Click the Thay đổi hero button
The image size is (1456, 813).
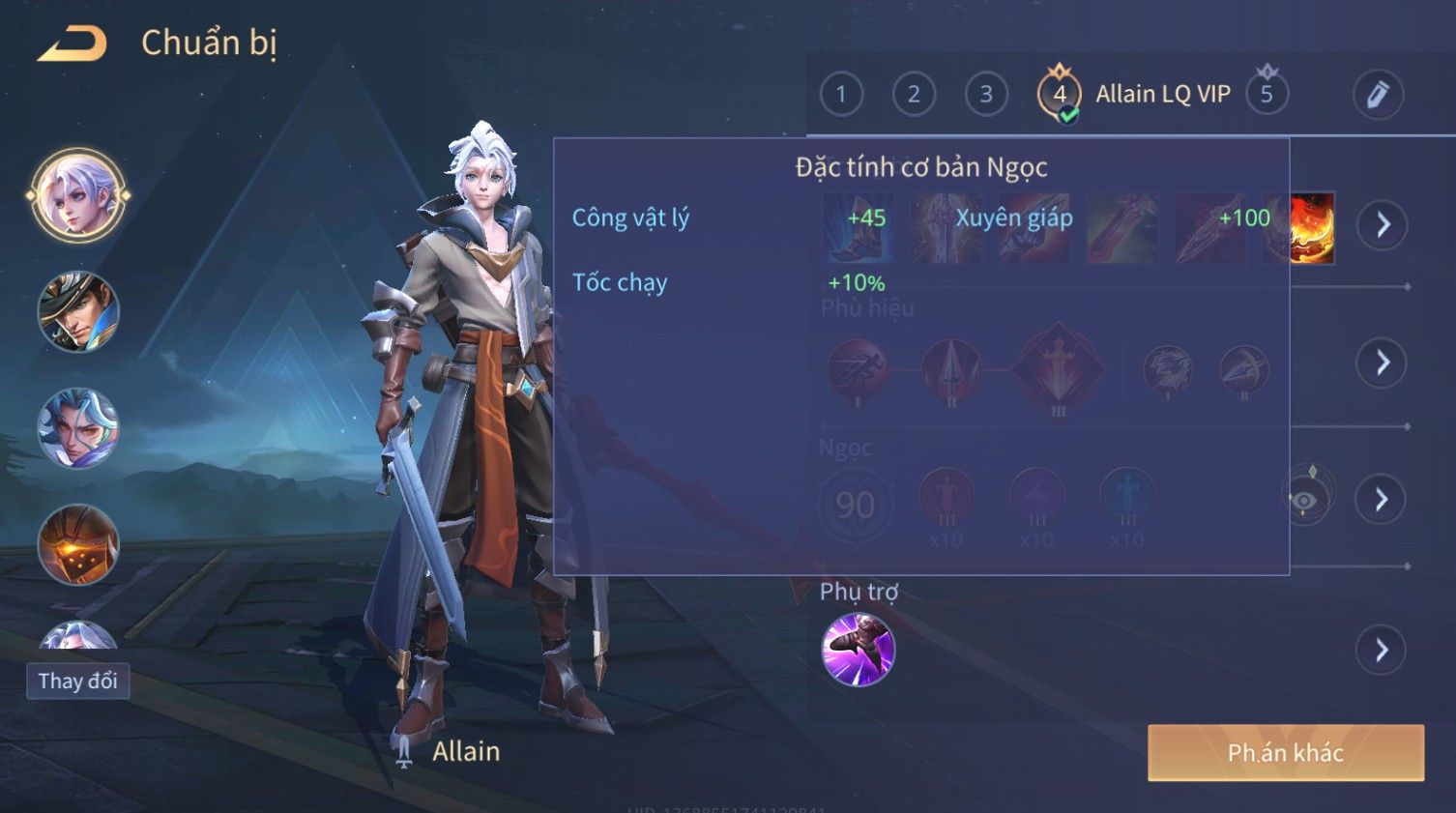(77, 681)
